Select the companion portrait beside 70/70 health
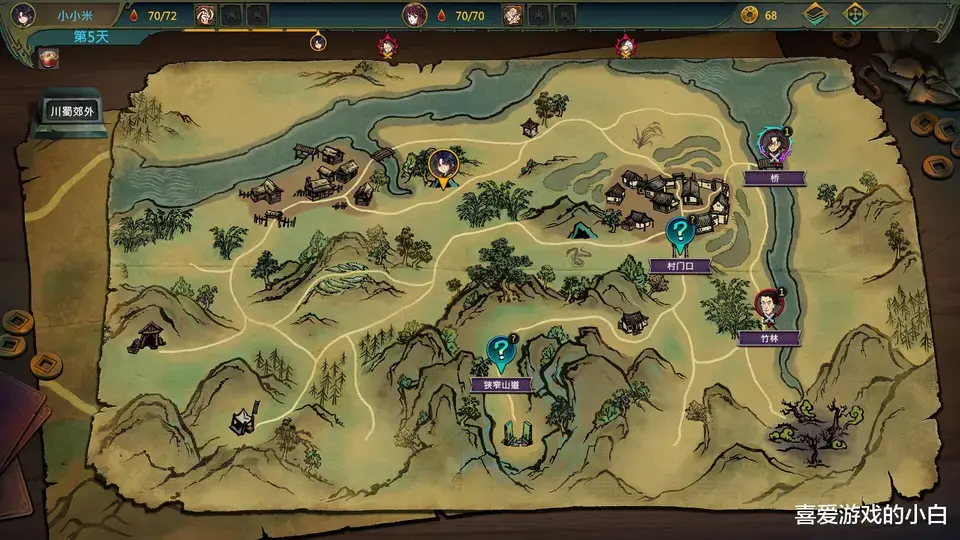960x540 pixels. coord(512,15)
